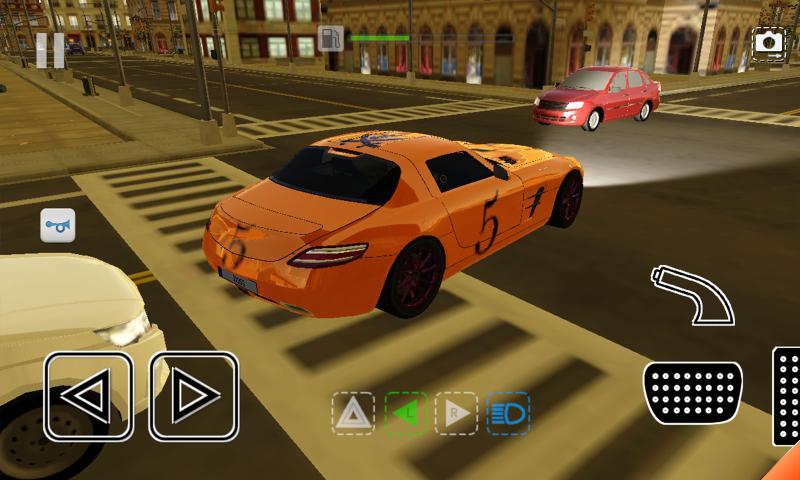The width and height of the screenshot is (800, 480).
Task: Tap the camera view button
Action: (768, 42)
